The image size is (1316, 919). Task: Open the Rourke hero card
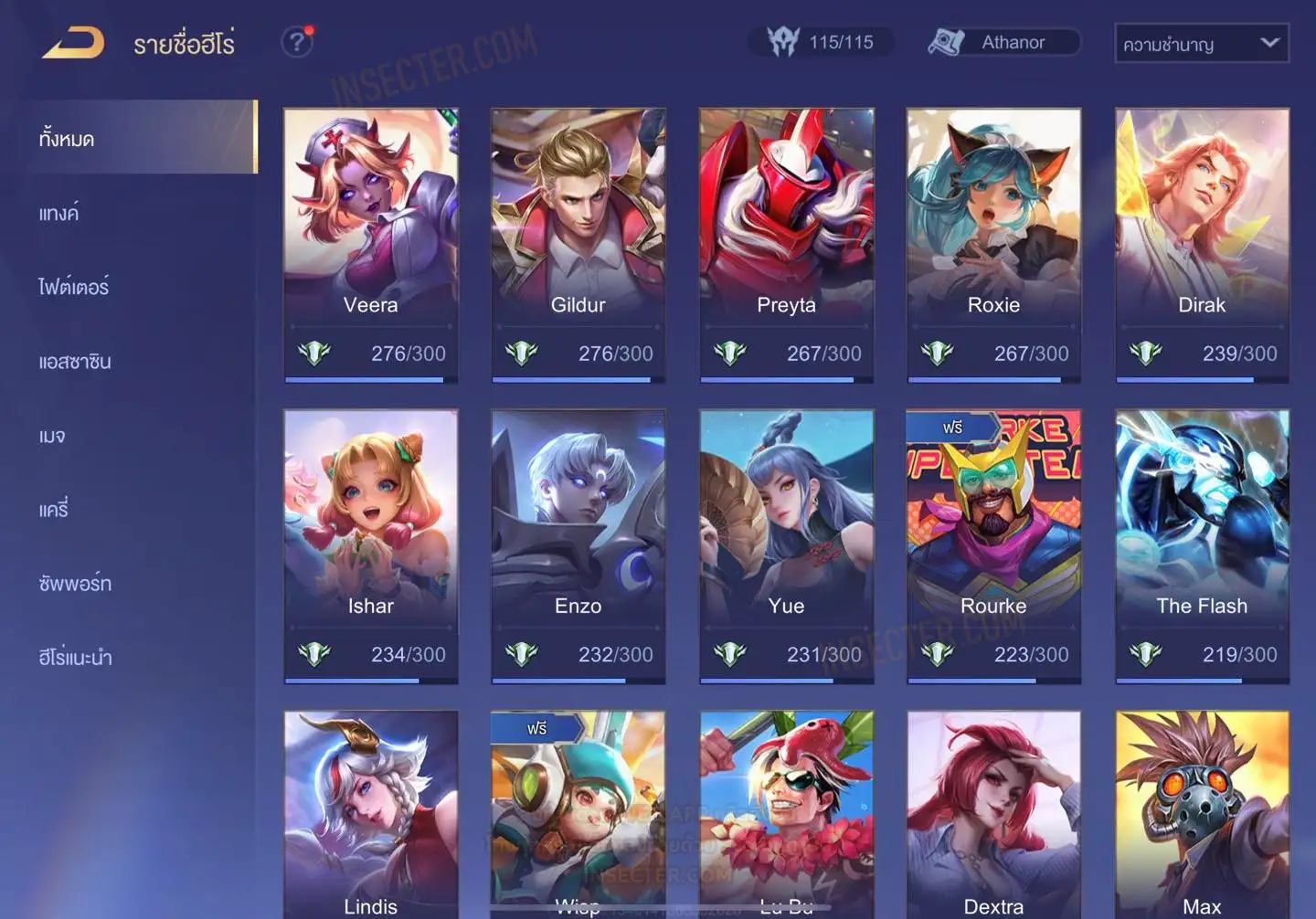(993, 545)
